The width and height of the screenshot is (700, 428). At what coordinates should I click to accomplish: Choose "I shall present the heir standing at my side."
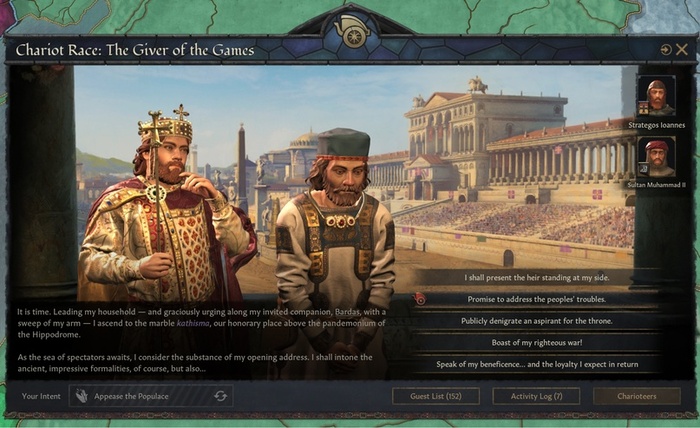pyautogui.click(x=536, y=277)
